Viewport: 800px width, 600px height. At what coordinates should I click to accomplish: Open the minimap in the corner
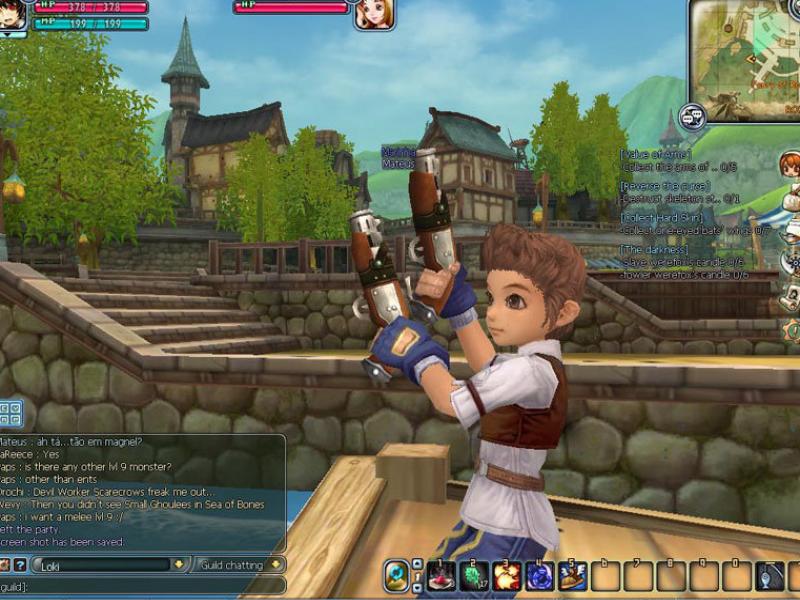[x=745, y=56]
